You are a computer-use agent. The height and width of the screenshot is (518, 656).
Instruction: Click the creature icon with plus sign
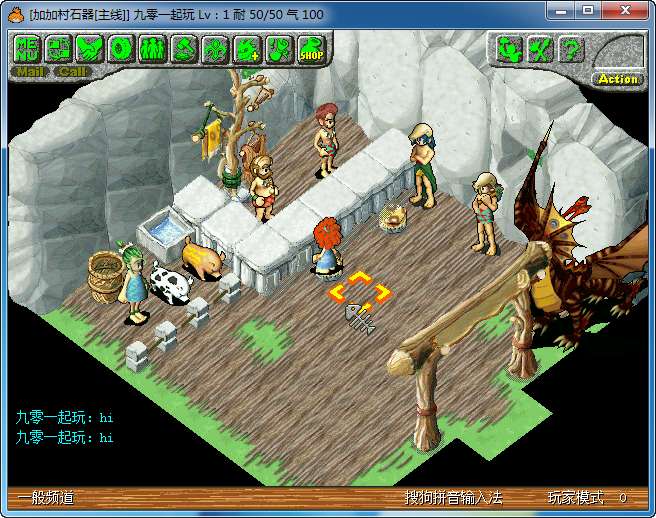(247, 48)
